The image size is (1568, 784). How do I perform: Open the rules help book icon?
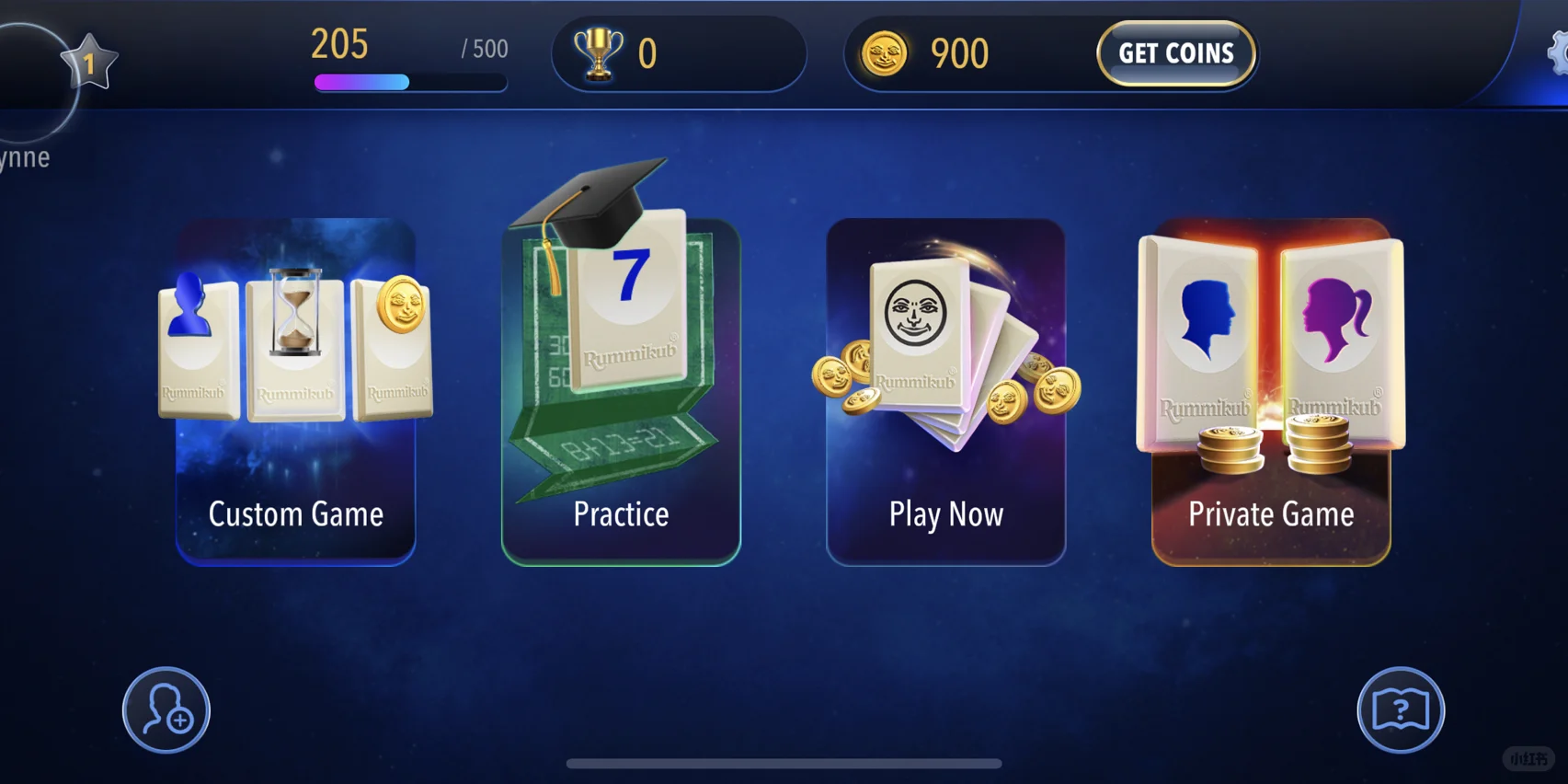(1399, 709)
